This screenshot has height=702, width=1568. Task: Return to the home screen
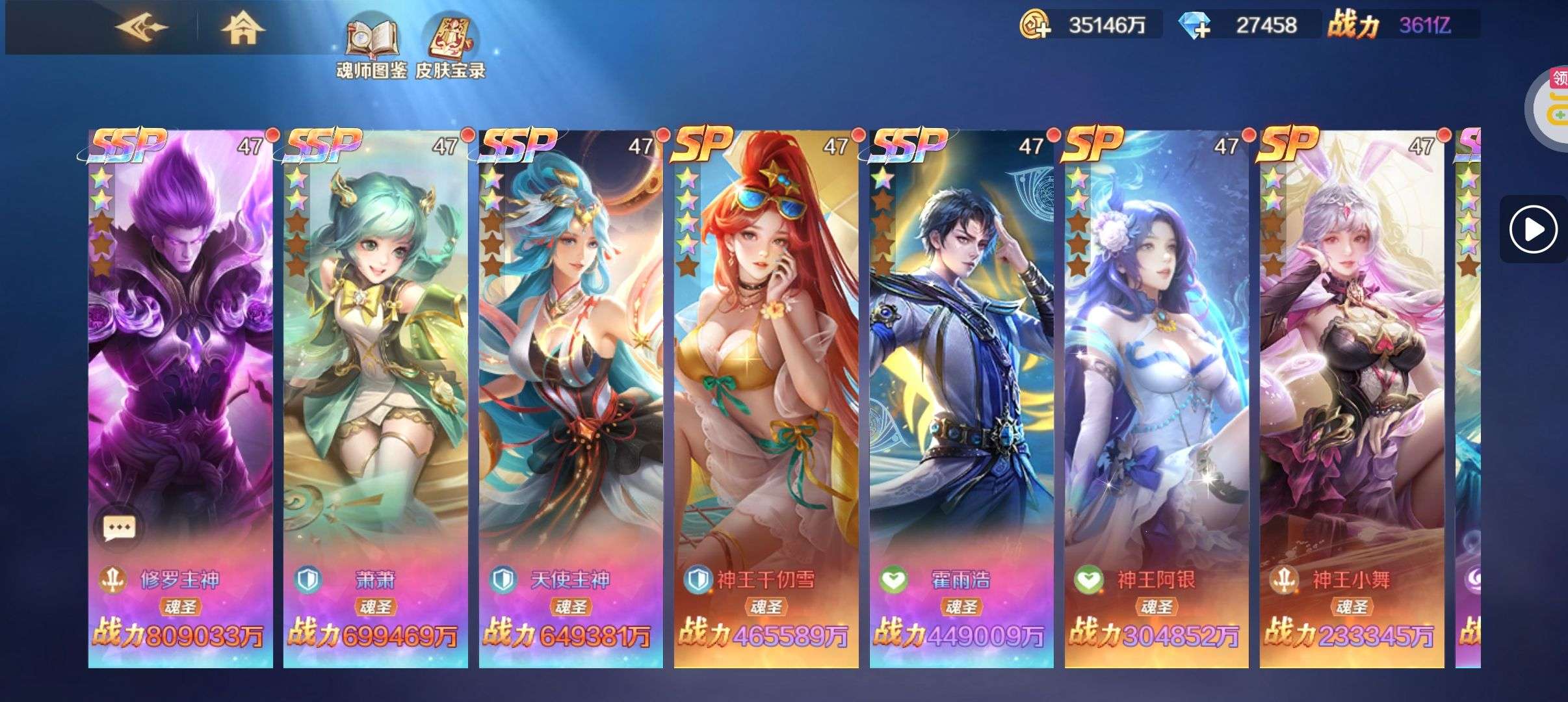coord(242,28)
